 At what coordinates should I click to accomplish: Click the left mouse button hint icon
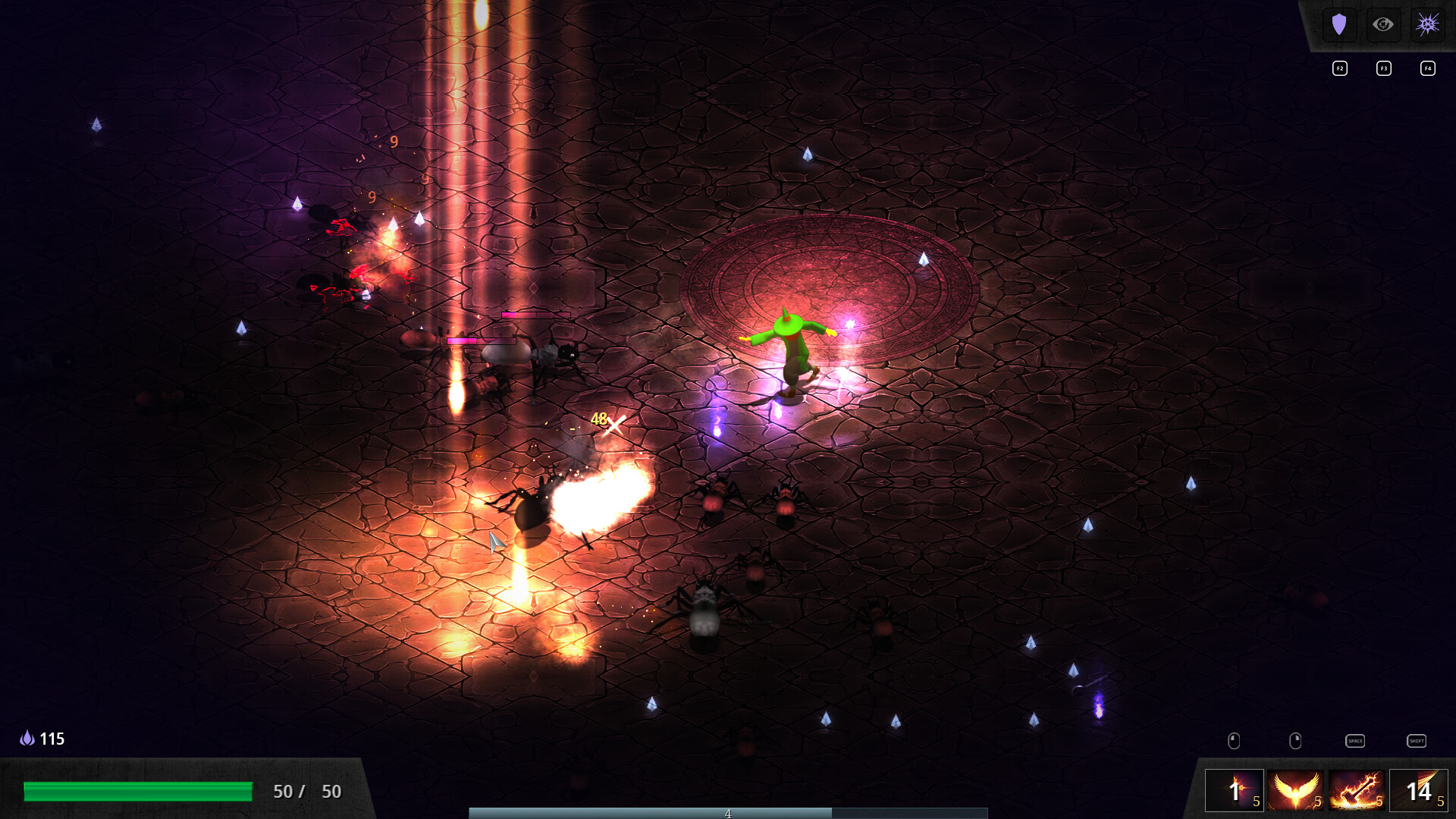[1235, 741]
